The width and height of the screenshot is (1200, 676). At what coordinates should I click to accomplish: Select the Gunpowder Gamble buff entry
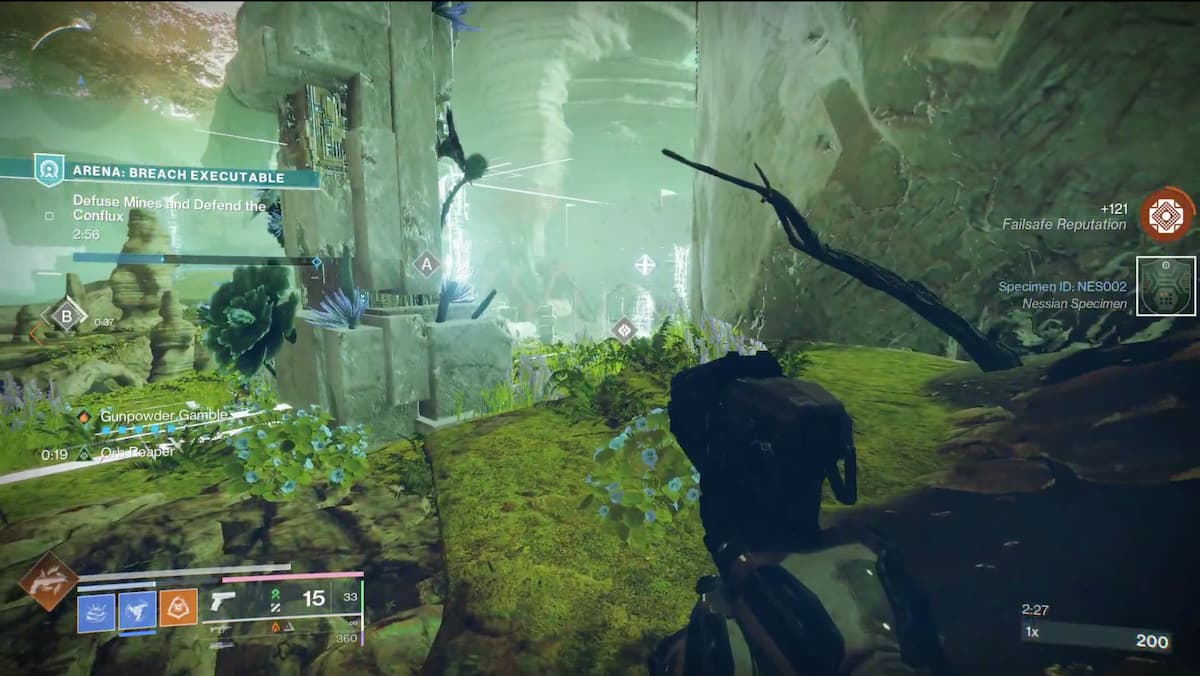pyautogui.click(x=163, y=415)
